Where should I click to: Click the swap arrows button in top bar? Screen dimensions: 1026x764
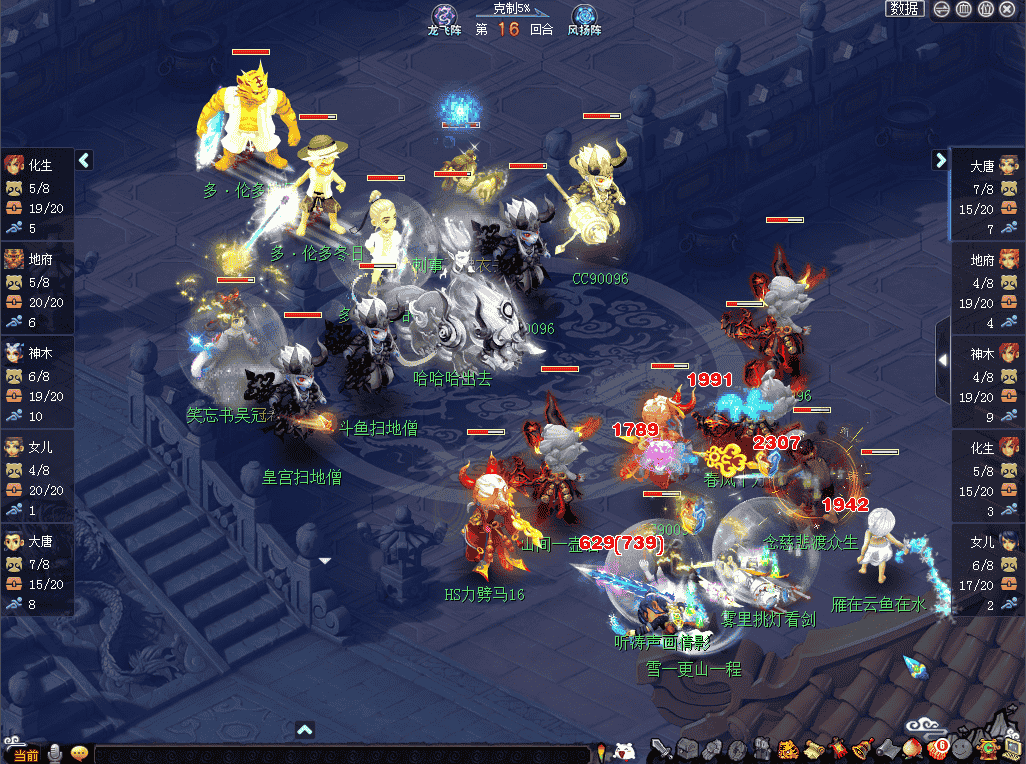pos(942,10)
